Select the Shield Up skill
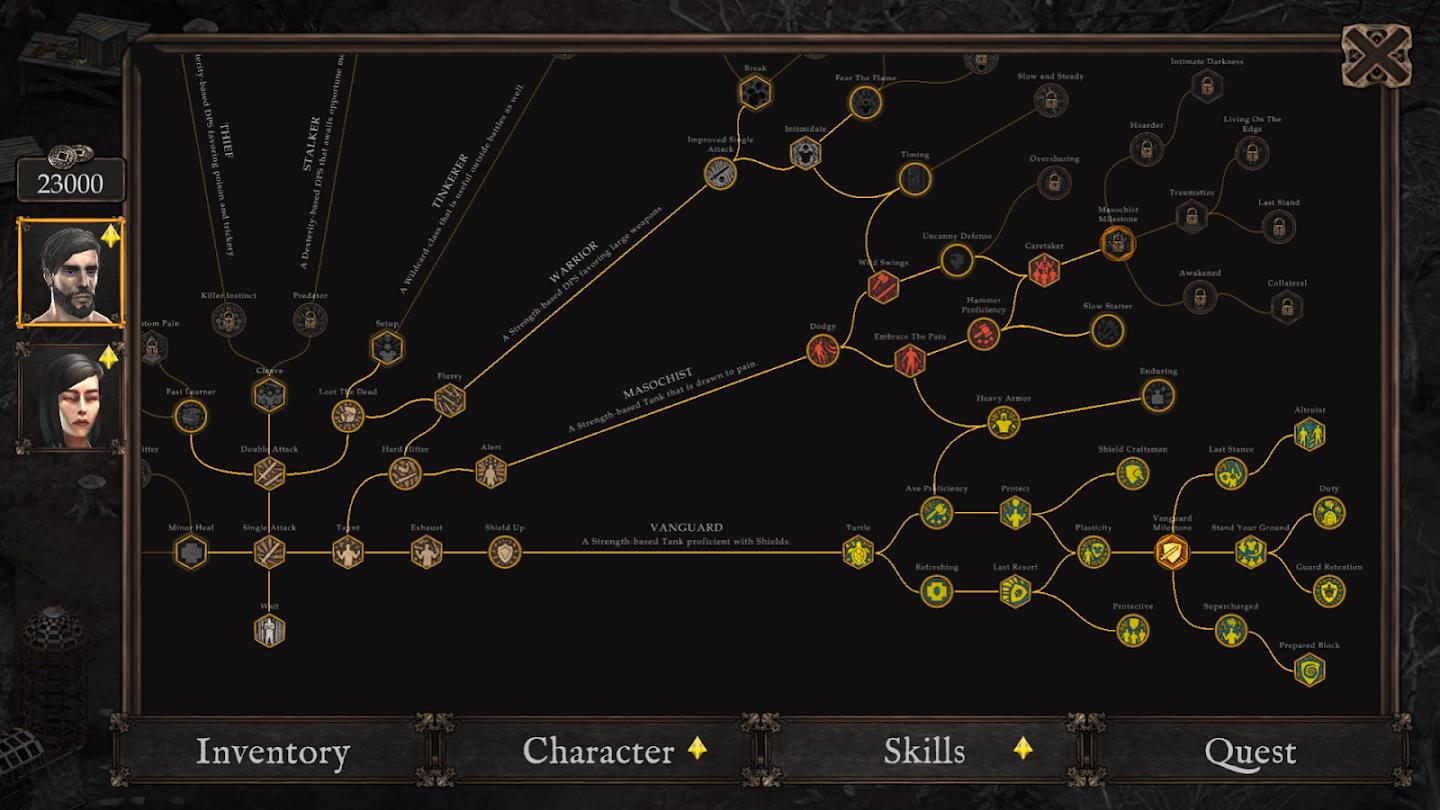 (505, 552)
